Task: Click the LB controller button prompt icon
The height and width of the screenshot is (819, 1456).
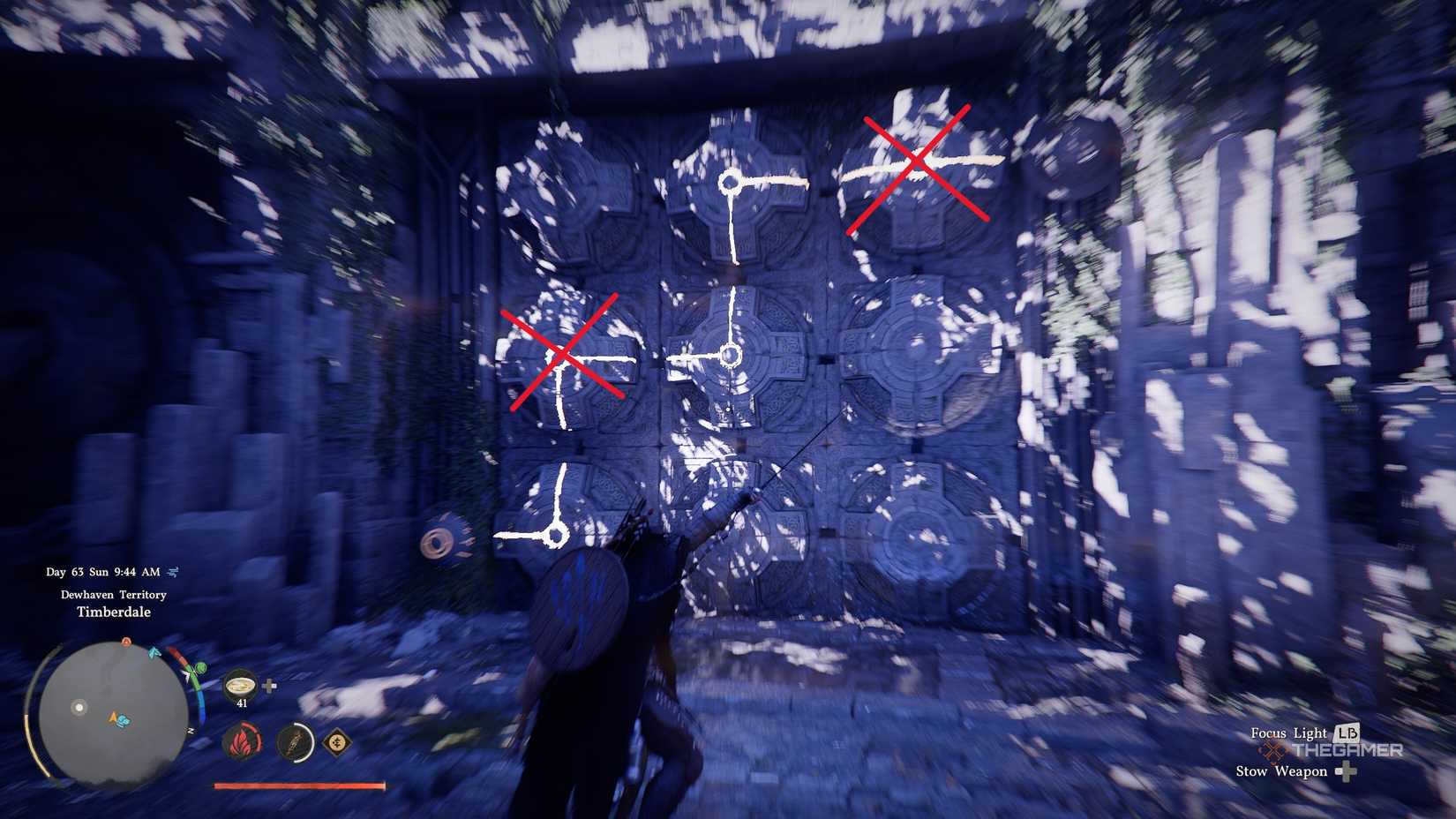Action: [x=1347, y=733]
